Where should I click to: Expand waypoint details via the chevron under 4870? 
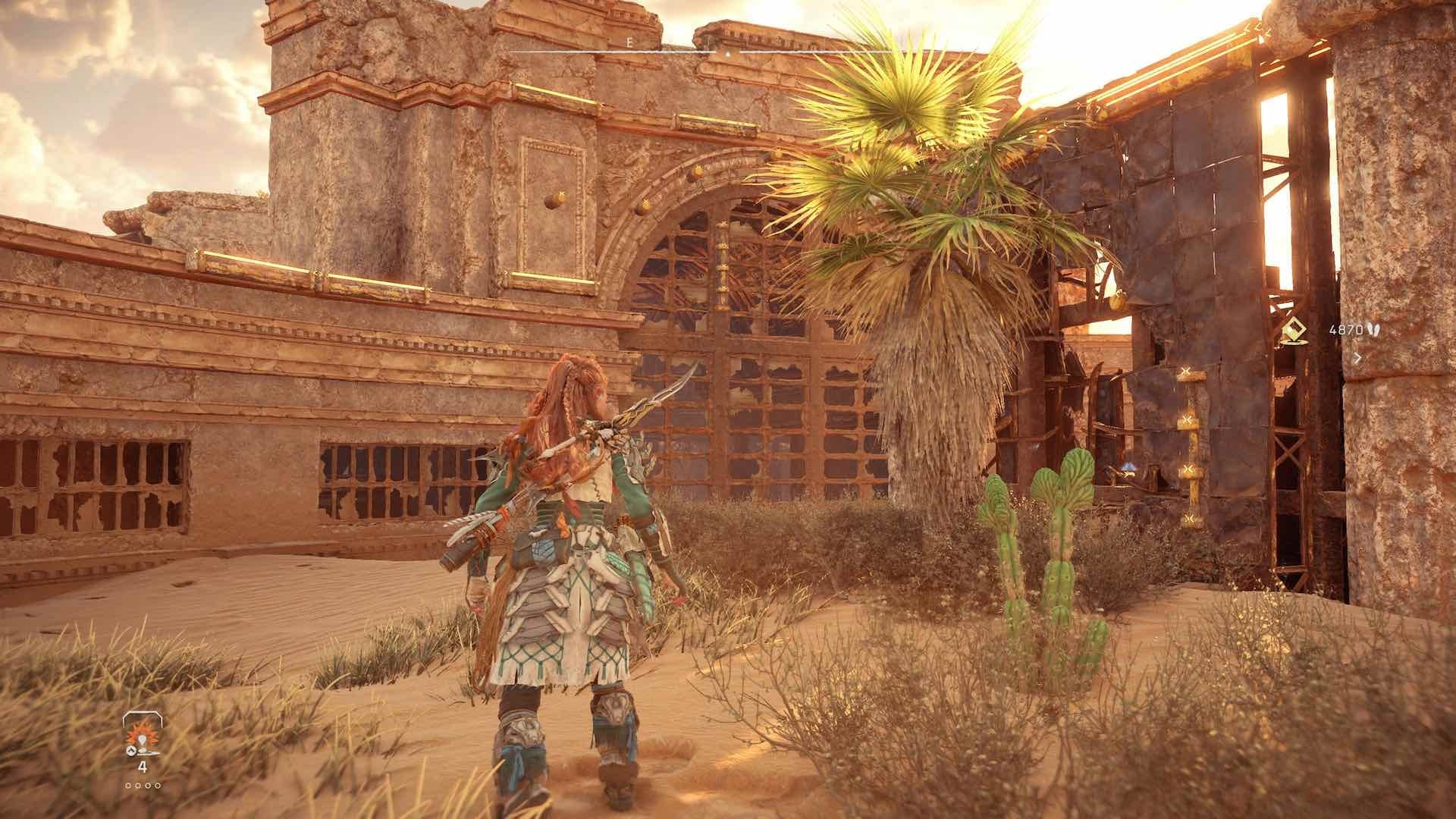coord(1357,358)
